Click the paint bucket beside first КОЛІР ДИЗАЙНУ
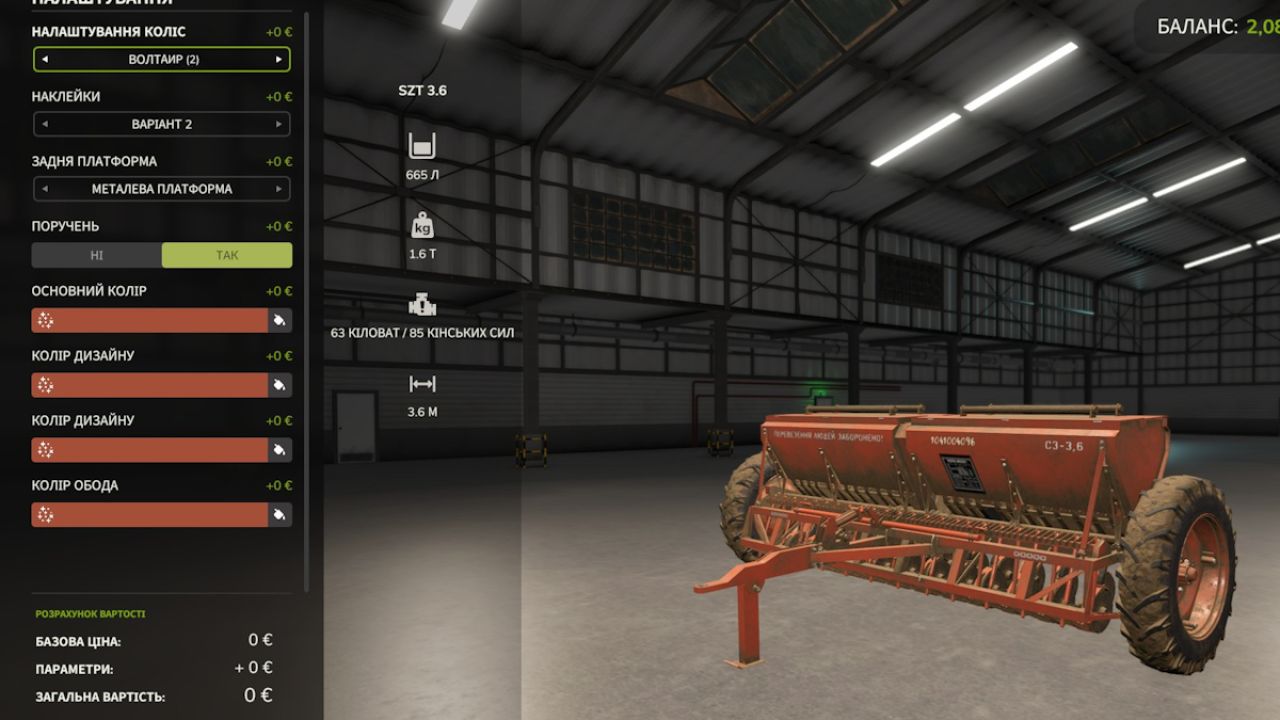The width and height of the screenshot is (1280, 720). (x=279, y=385)
